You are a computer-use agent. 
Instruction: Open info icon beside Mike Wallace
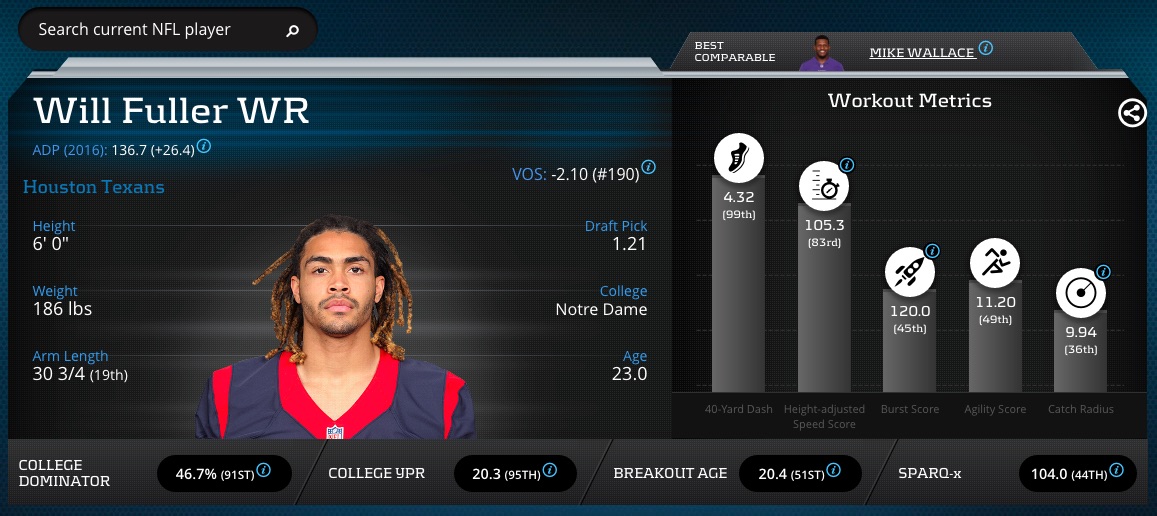(986, 48)
